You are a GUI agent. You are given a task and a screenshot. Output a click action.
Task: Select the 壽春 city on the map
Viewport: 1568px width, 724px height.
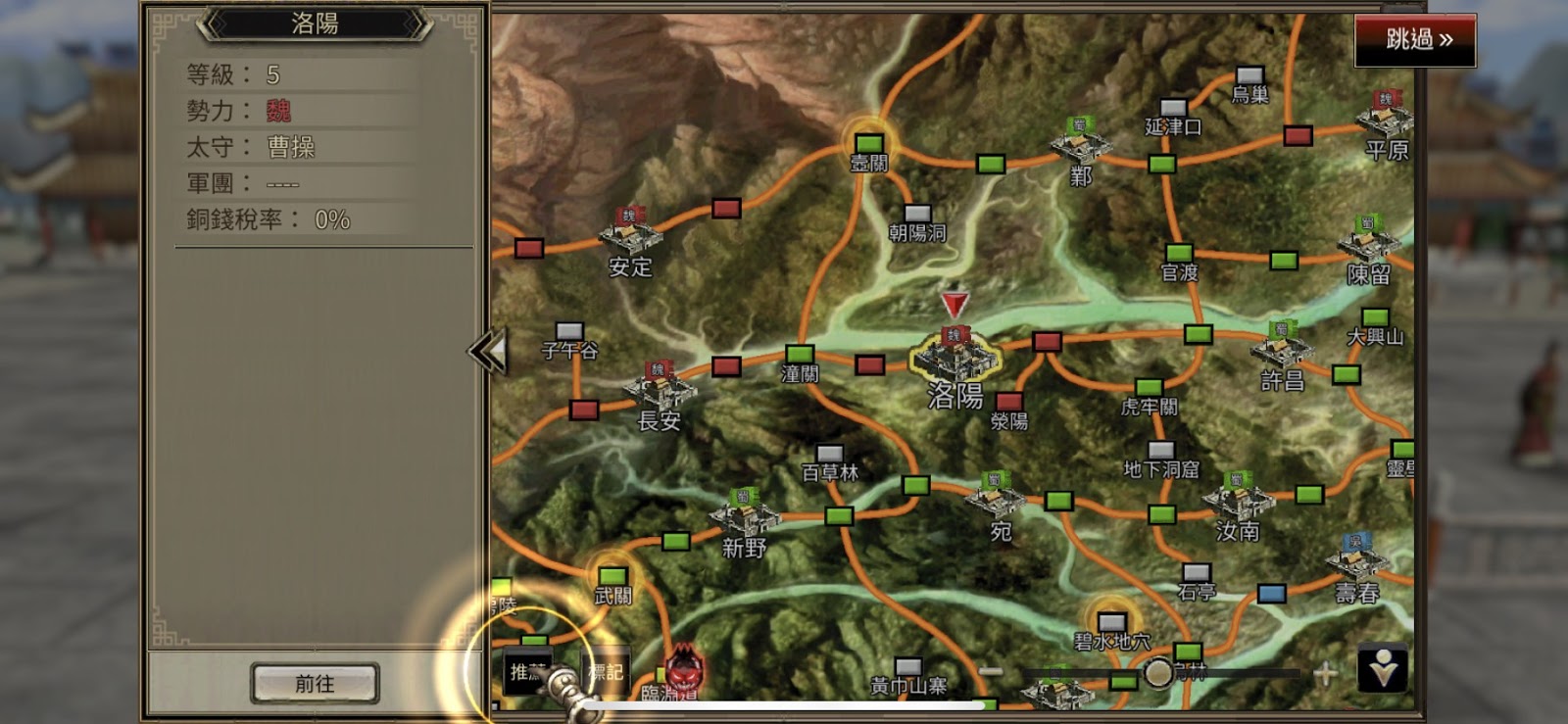tap(1357, 560)
